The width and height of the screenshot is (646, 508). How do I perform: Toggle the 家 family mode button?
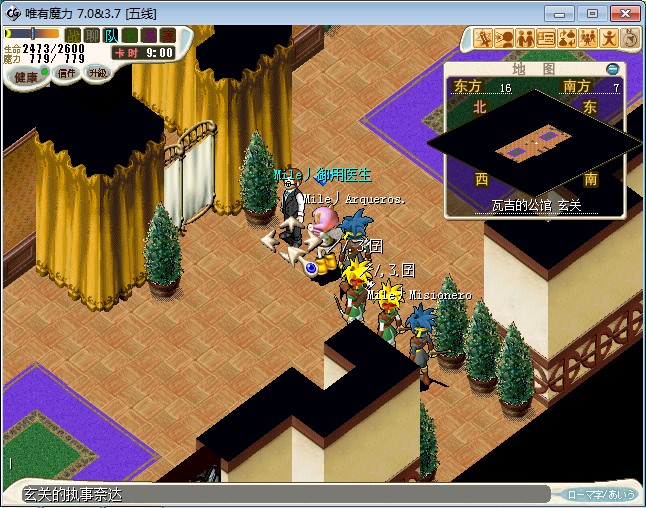pos(168,35)
